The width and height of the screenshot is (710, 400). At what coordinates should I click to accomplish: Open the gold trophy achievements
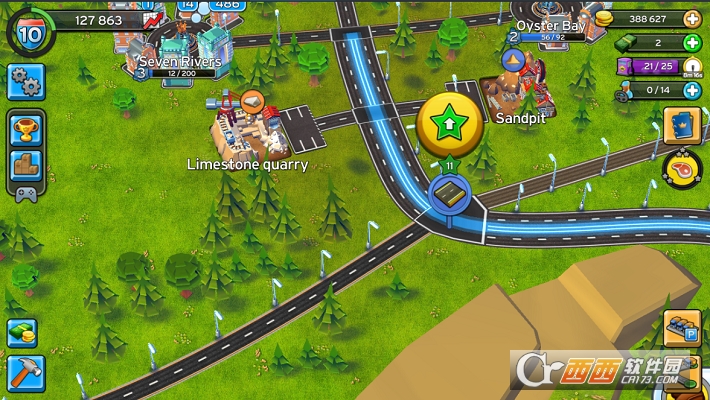point(26,128)
